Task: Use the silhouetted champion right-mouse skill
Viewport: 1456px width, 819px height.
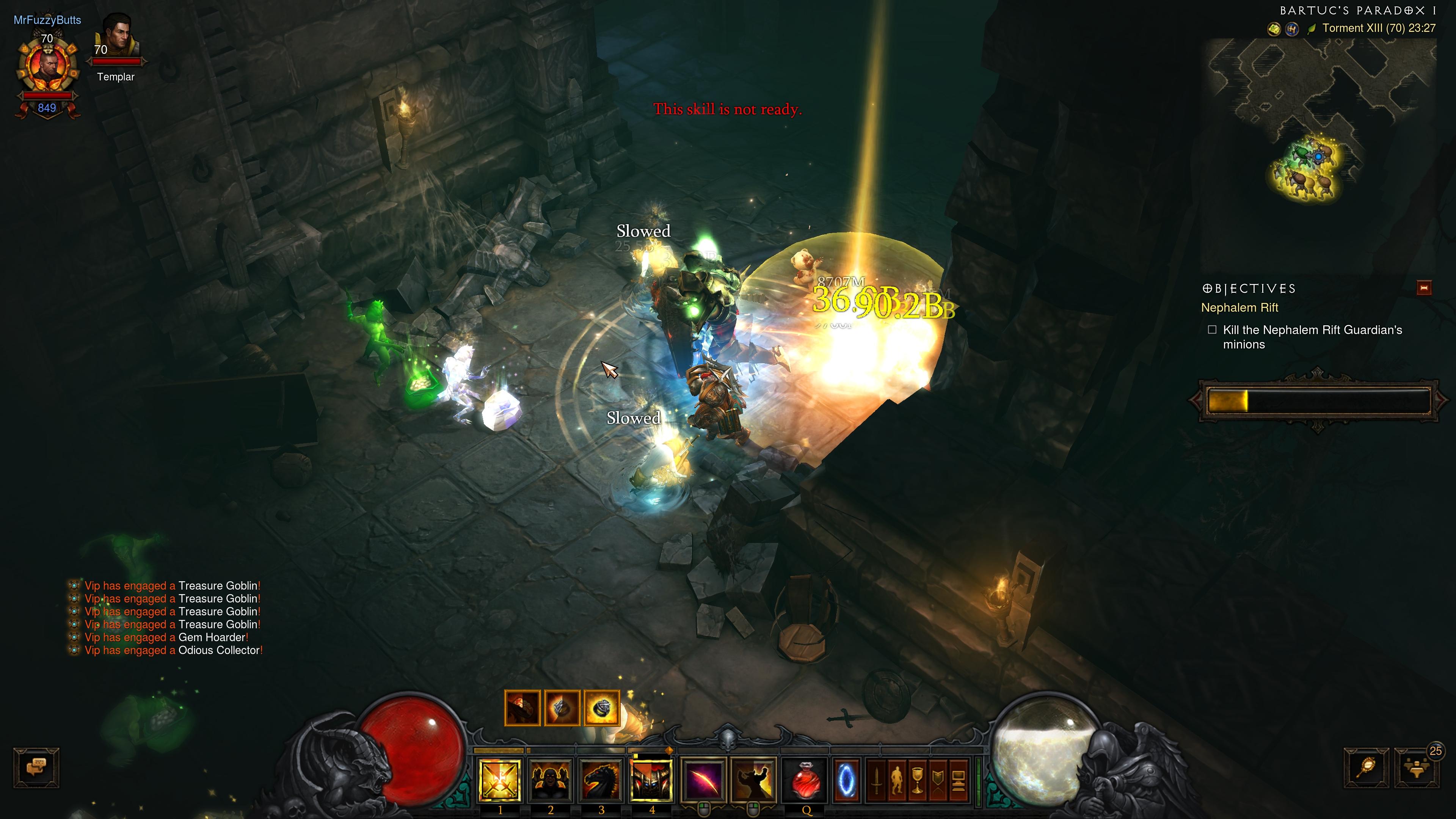Action: tap(753, 780)
